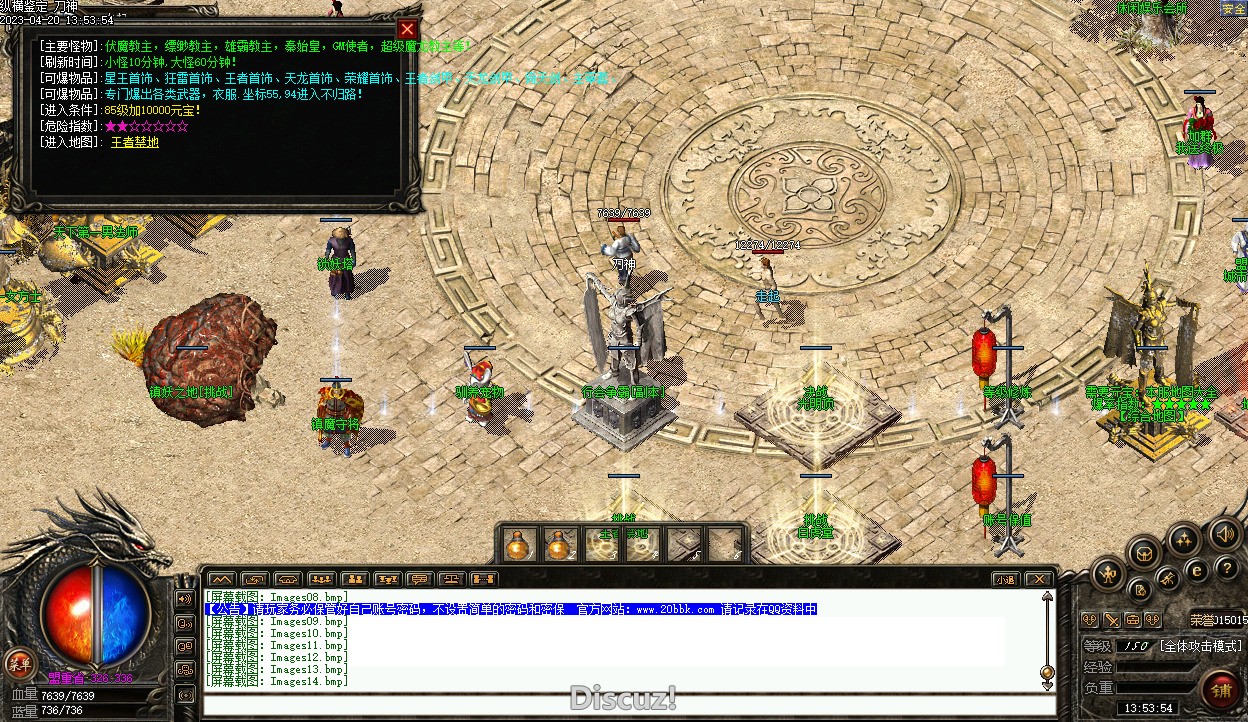Select the mountain-shaped chat toolbar button
Image resolution: width=1248 pixels, height=722 pixels.
[222, 579]
